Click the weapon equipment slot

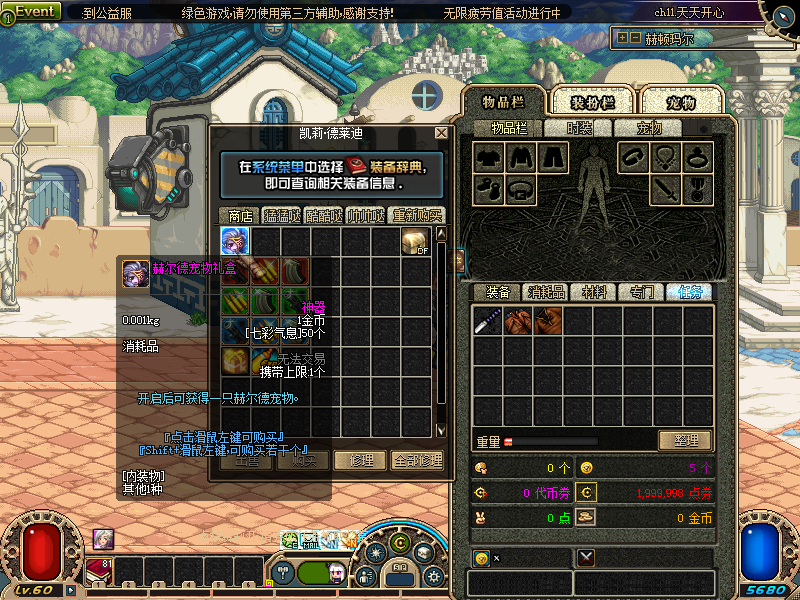coord(667,187)
